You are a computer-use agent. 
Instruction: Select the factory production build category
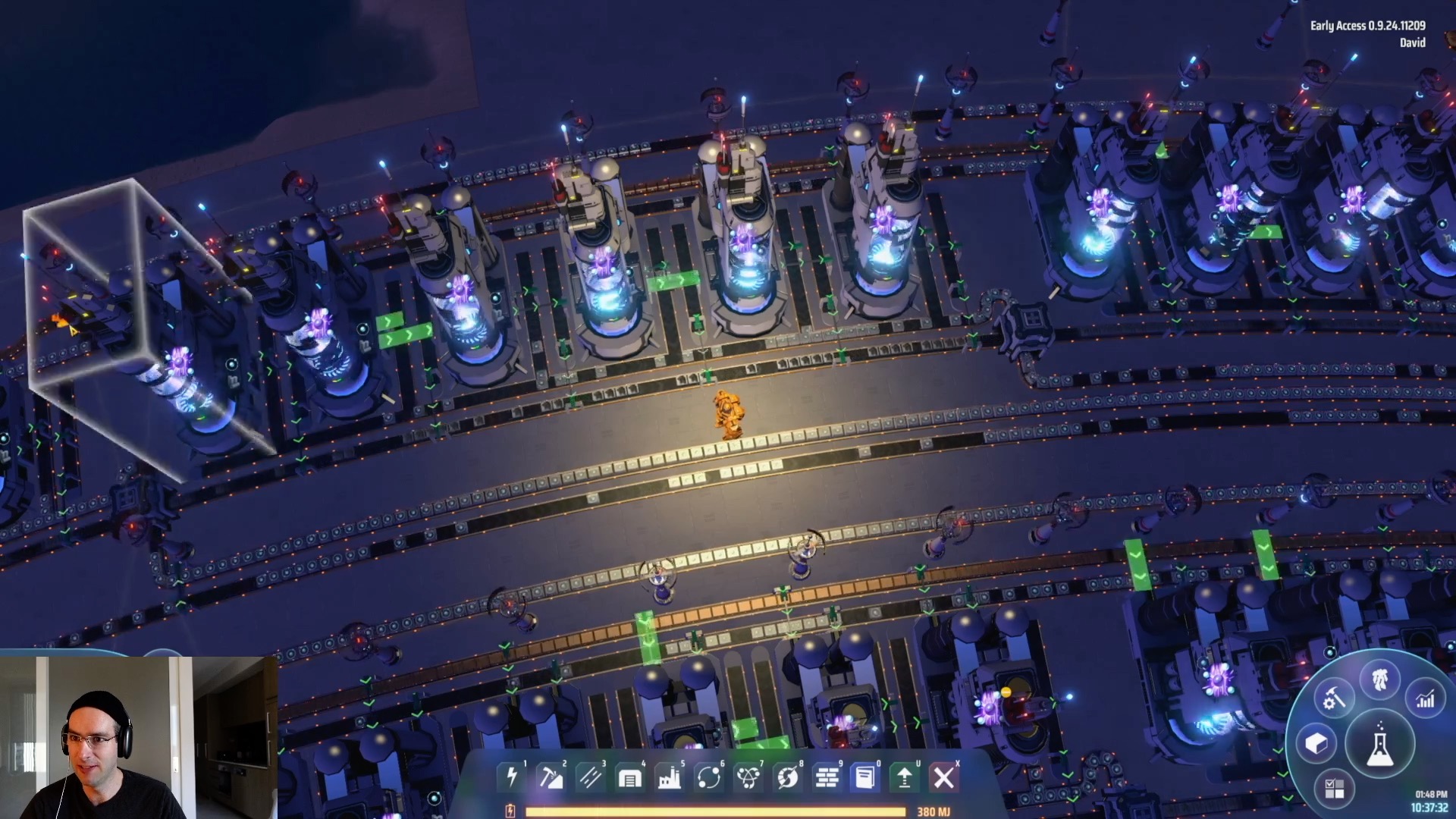[670, 777]
